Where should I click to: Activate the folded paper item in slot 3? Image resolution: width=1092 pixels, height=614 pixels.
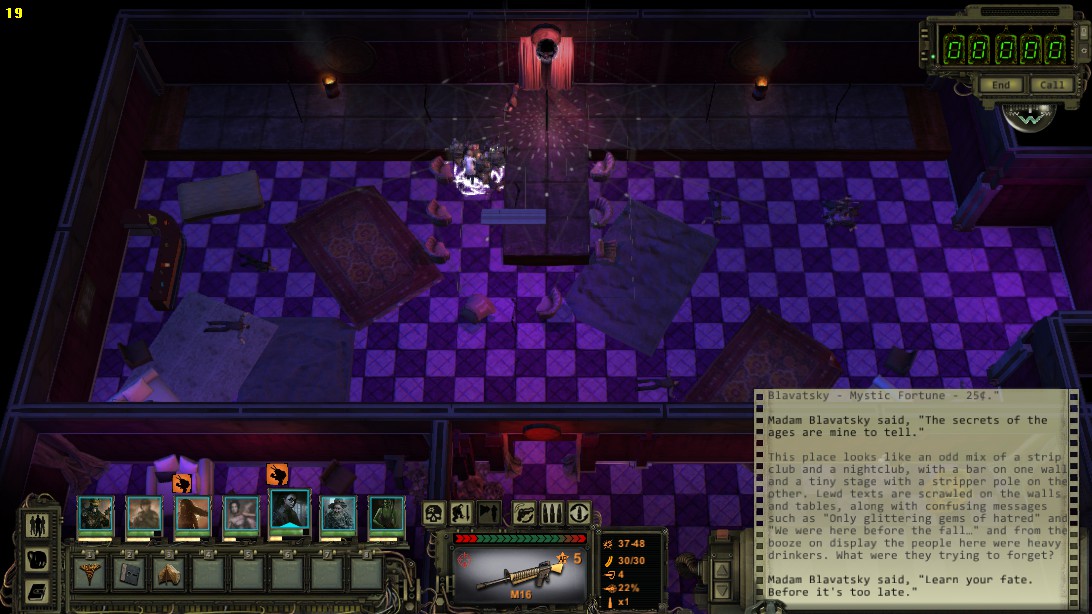[x=168, y=573]
